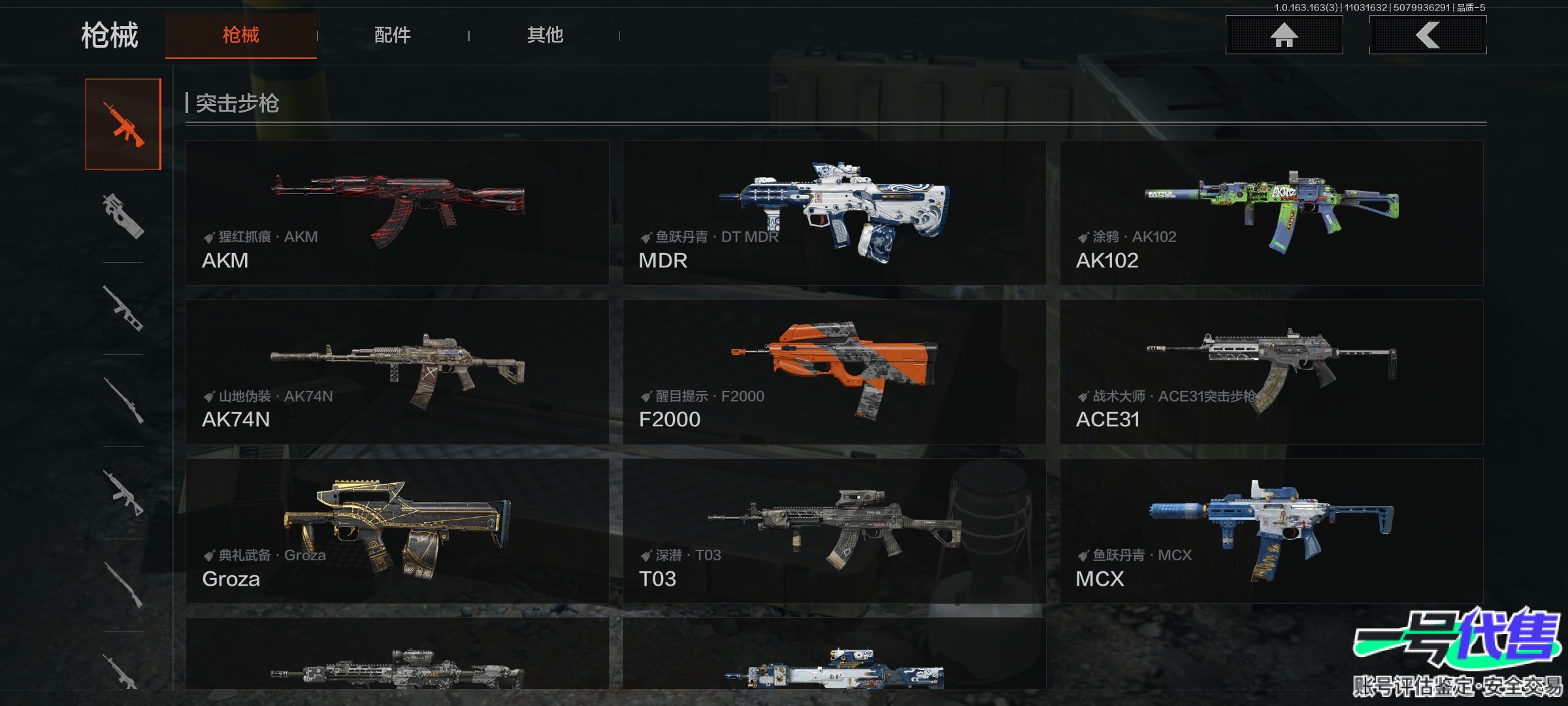Image resolution: width=1568 pixels, height=706 pixels.
Task: Open the T03 weapon card
Action: tap(834, 531)
